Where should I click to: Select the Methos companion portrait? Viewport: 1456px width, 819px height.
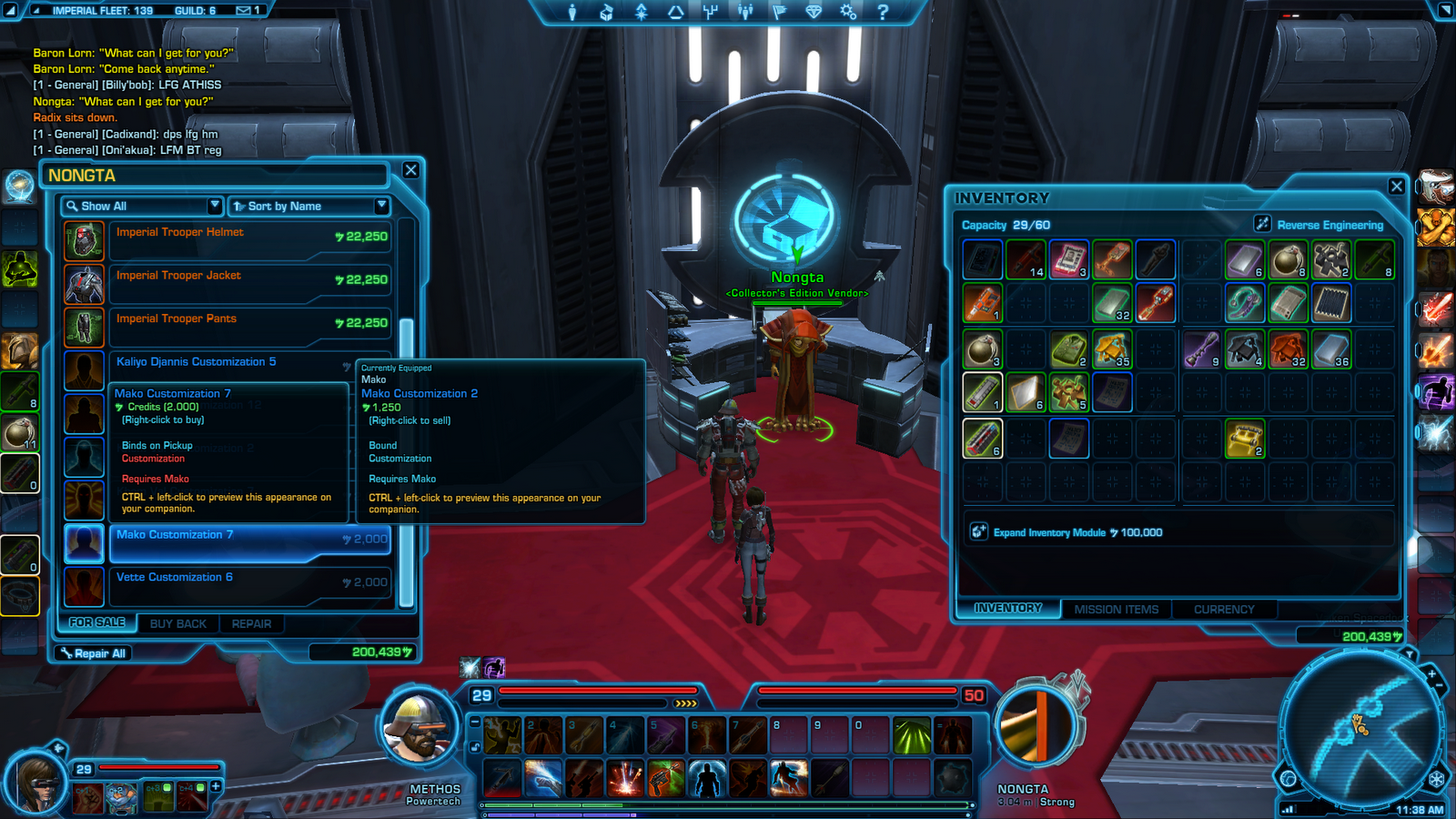[419, 730]
